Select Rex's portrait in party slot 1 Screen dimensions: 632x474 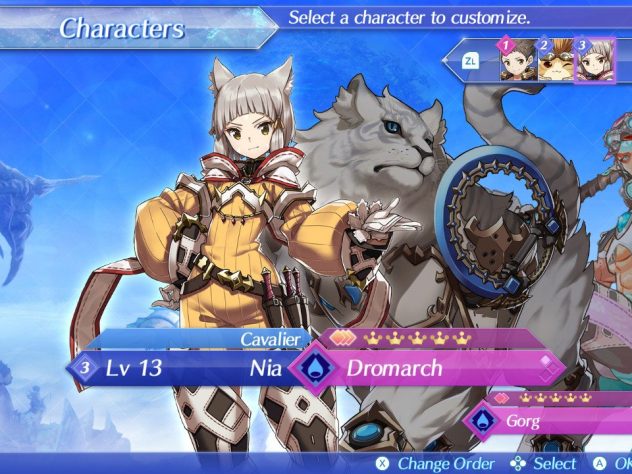517,63
